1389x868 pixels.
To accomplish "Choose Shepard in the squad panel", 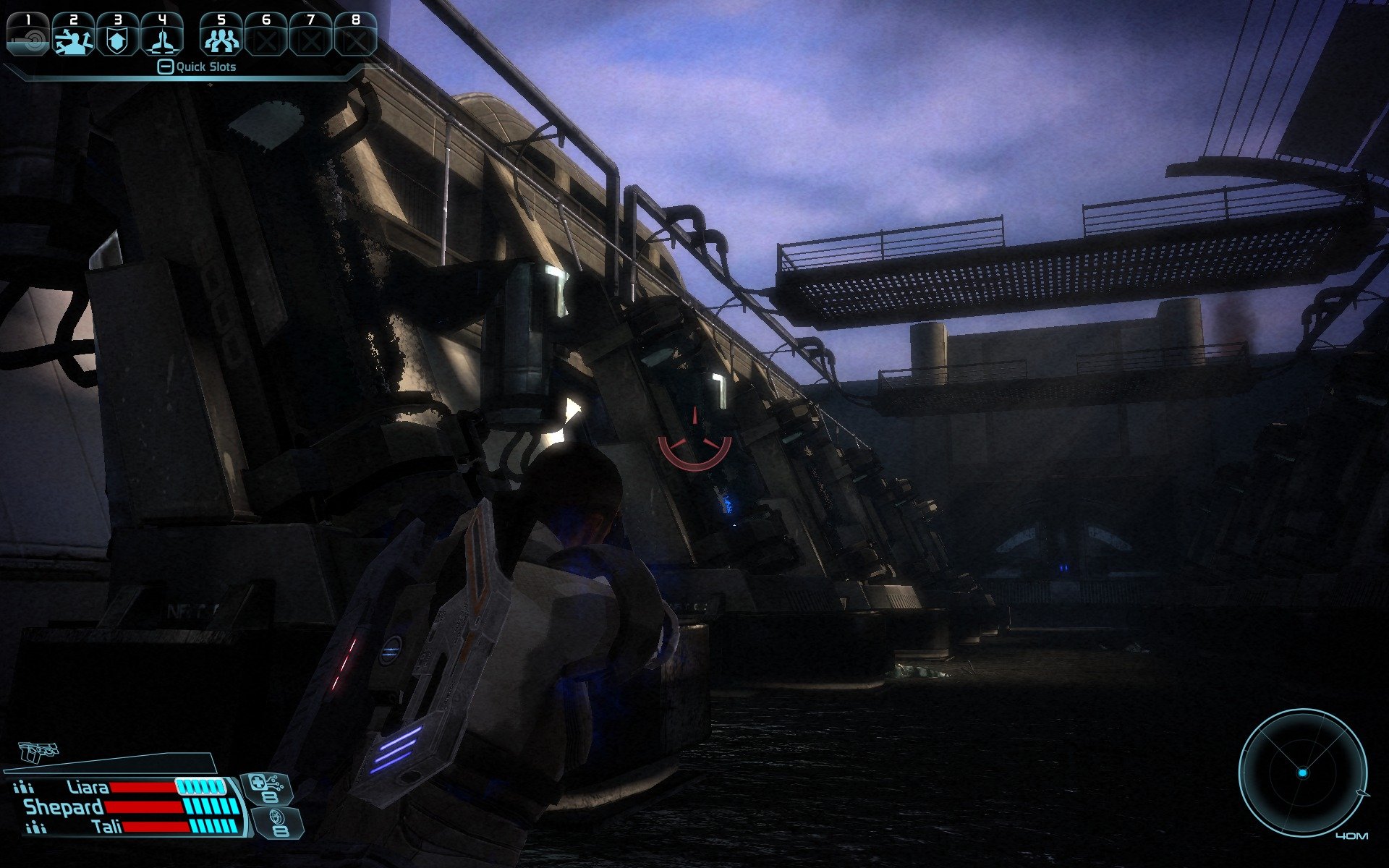I will point(64,807).
